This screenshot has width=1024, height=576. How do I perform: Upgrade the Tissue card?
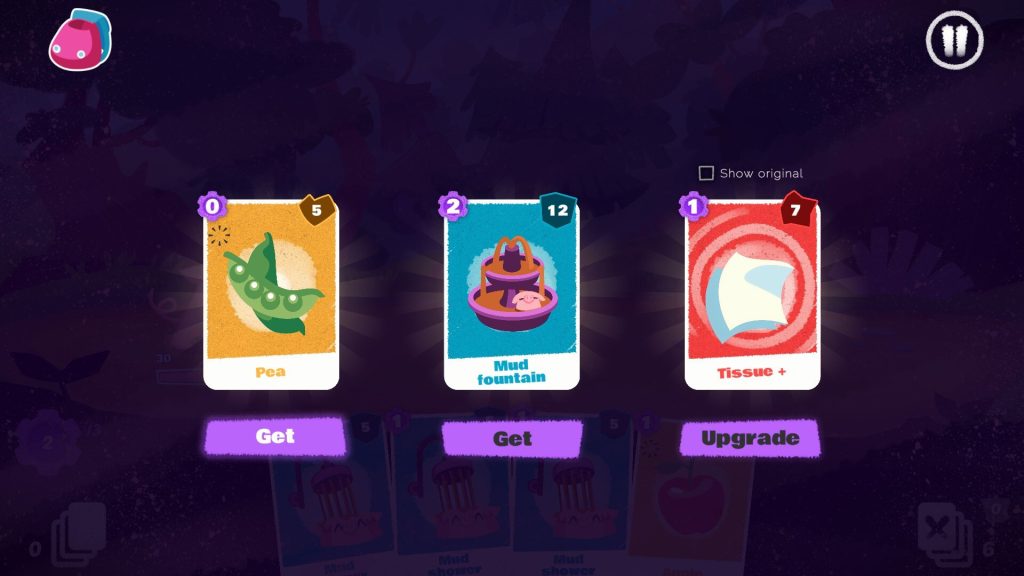click(x=750, y=438)
